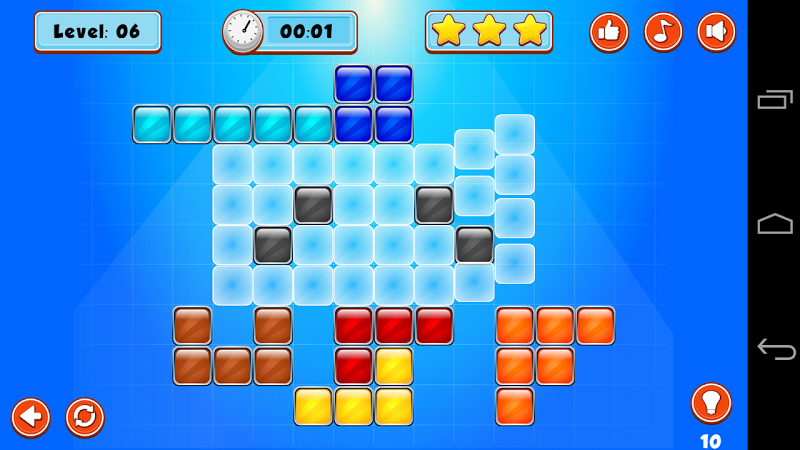The width and height of the screenshot is (800, 450).
Task: Choose the red block piece
Action: pyautogui.click(x=394, y=326)
